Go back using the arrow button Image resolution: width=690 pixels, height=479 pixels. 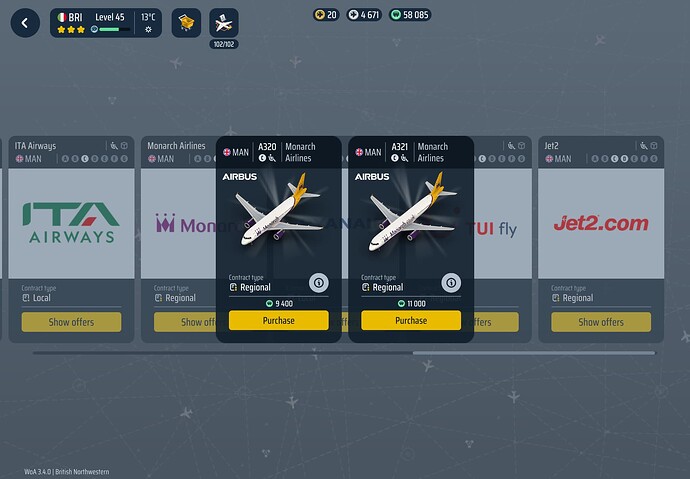click(24, 22)
